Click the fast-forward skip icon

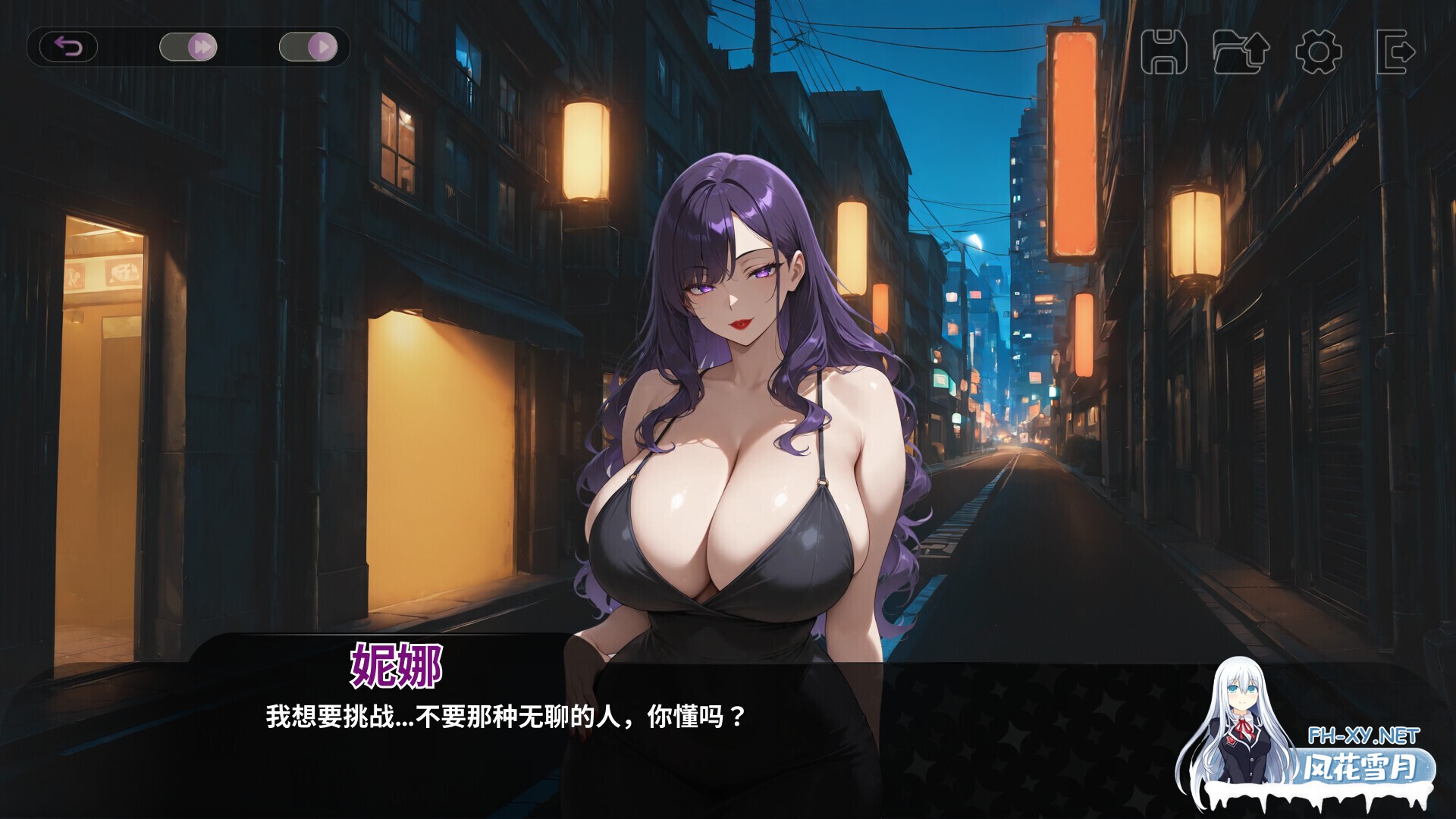pos(202,46)
